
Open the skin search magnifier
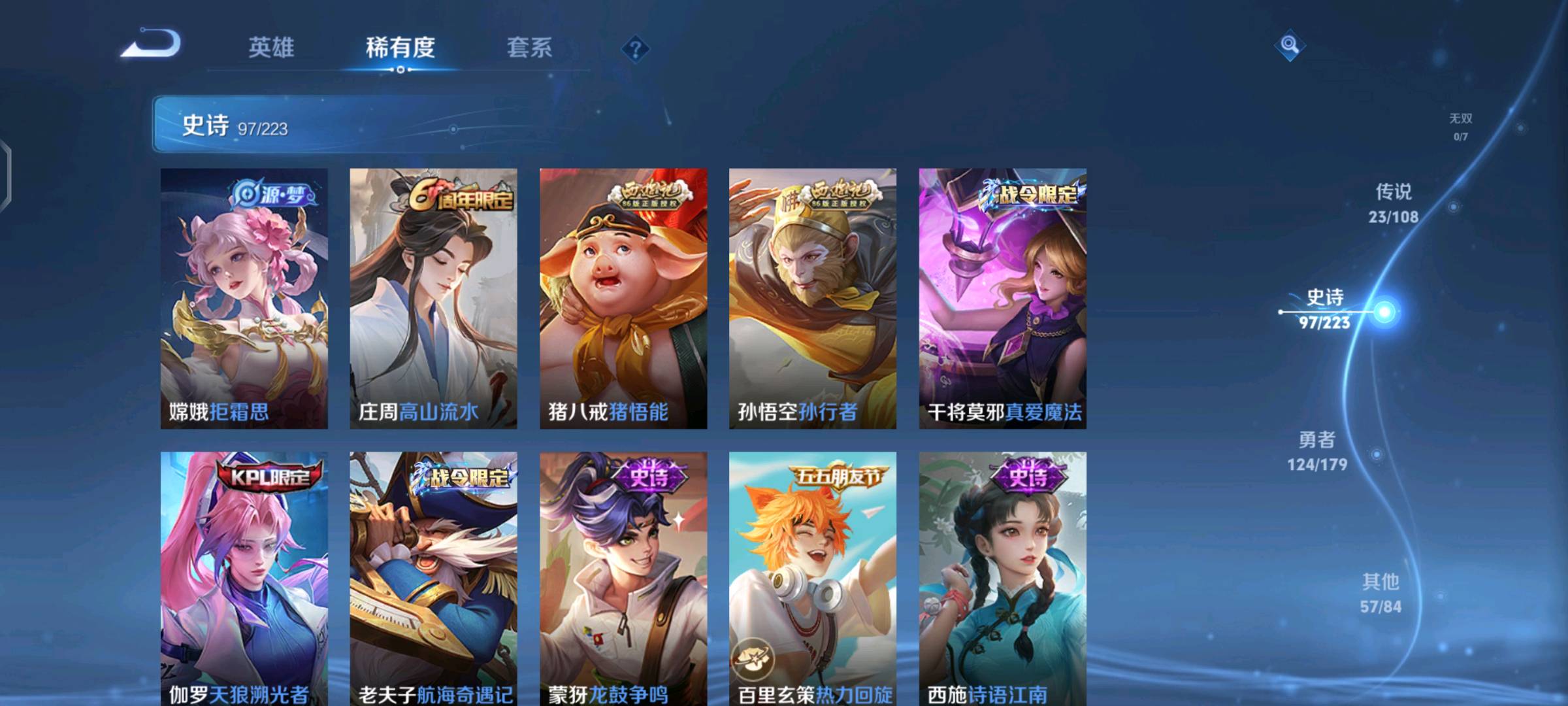[1289, 45]
